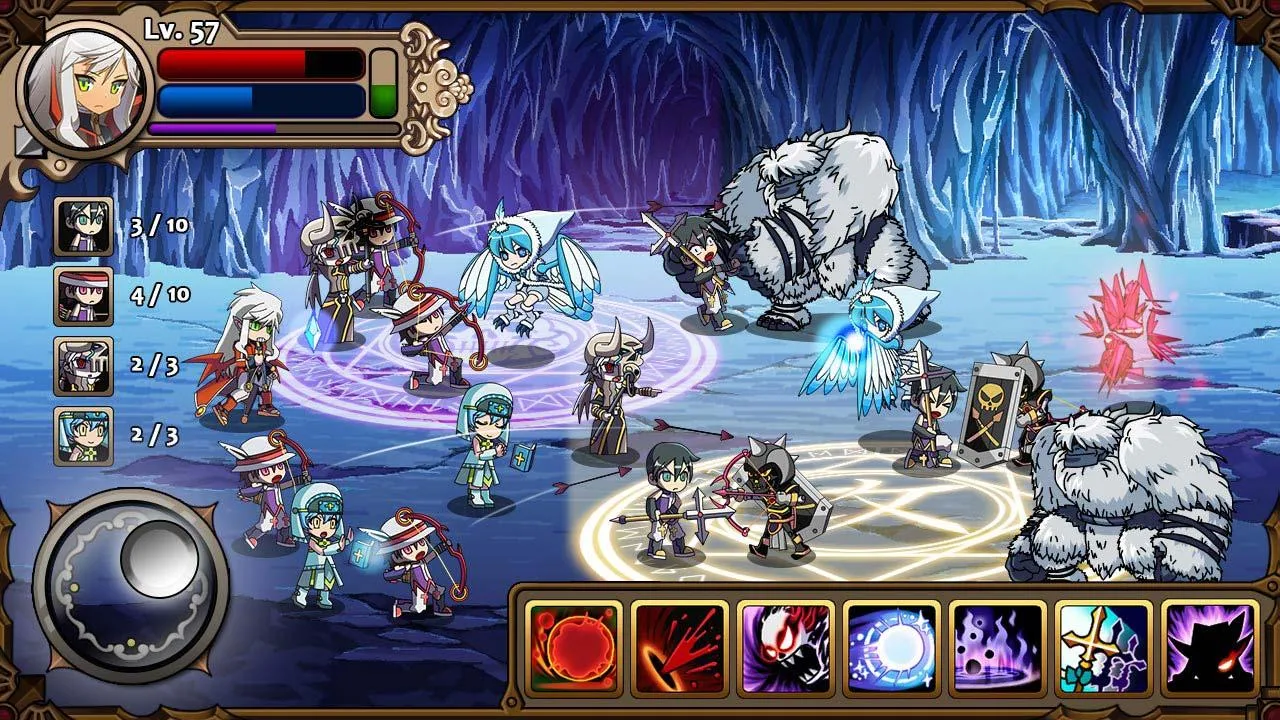Screen dimensions: 1280x720
Task: Summon the dark-haired spearman unit 3/10
Action: click(x=83, y=226)
